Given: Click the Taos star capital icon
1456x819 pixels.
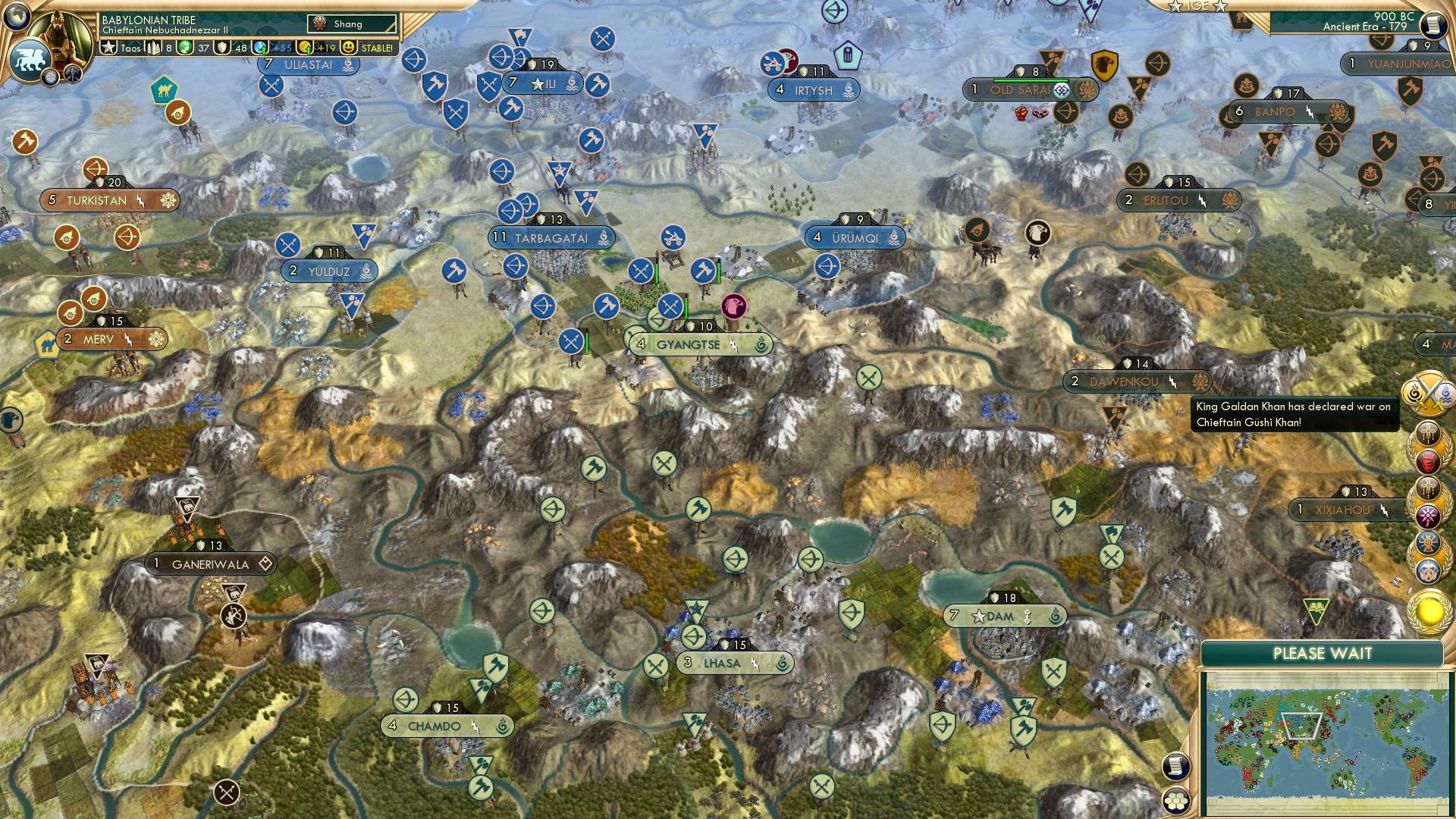Looking at the screenshot, I should (x=108, y=47).
